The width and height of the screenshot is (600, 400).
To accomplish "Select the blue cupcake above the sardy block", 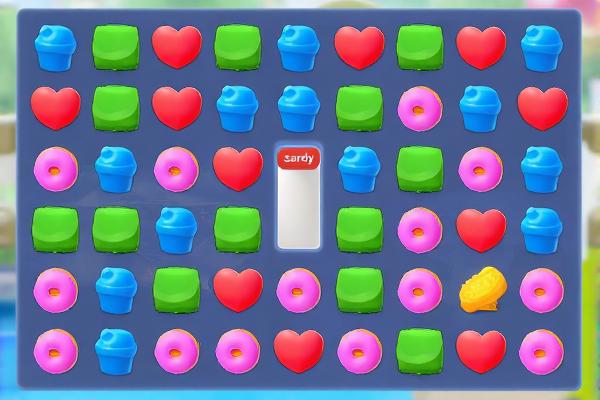I will (299, 107).
